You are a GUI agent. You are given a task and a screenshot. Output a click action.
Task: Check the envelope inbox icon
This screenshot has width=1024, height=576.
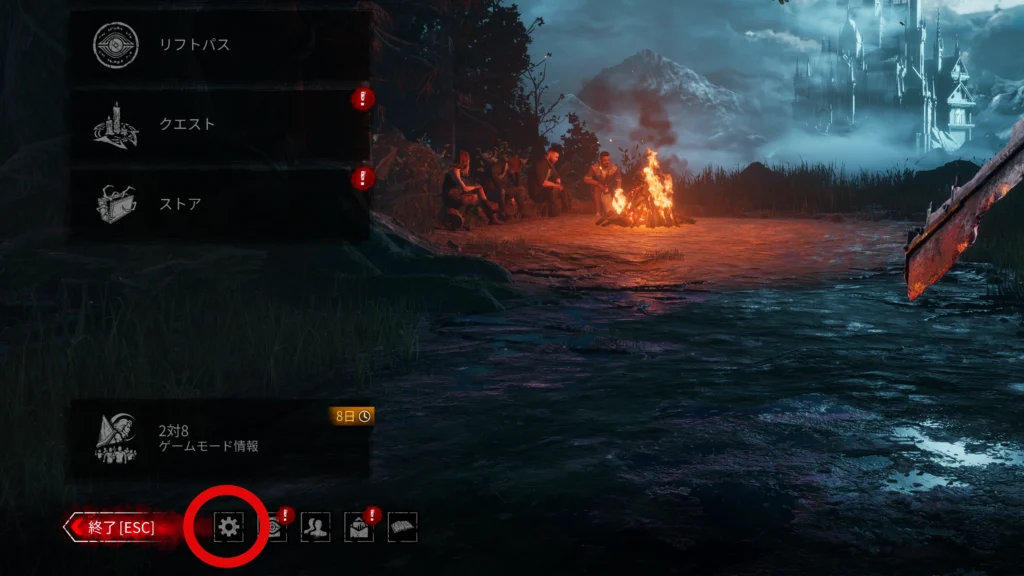359,527
